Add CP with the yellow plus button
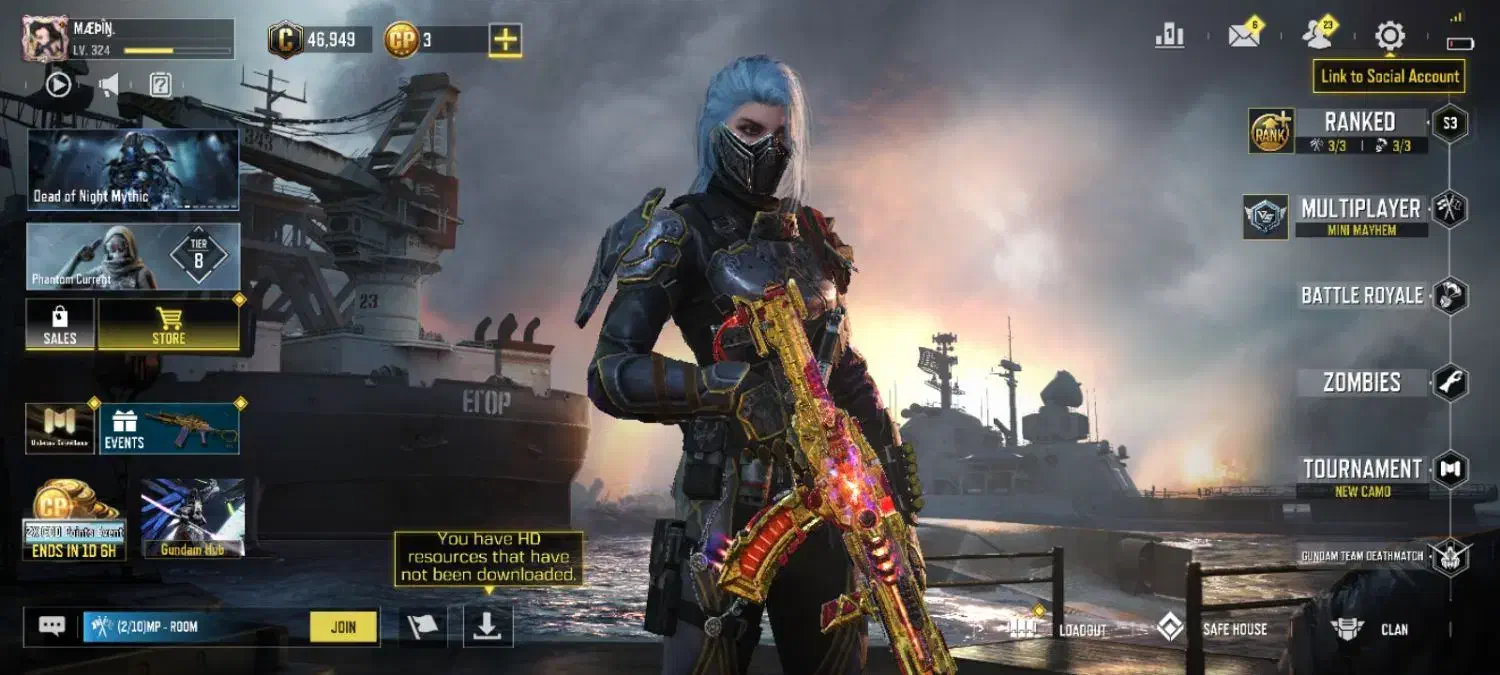This screenshot has width=1500, height=675. 505,40
